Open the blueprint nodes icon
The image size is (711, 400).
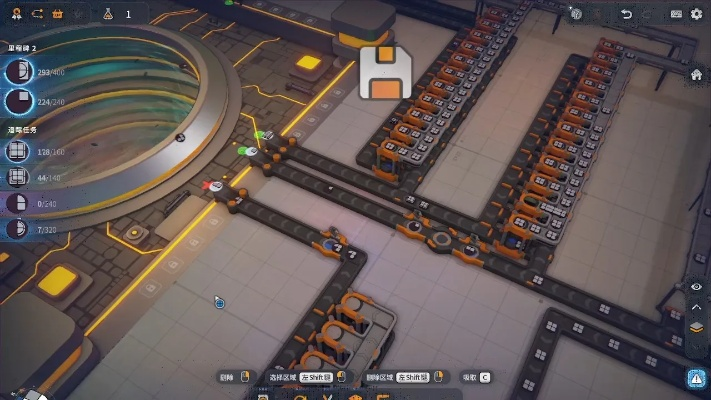(x=37, y=14)
